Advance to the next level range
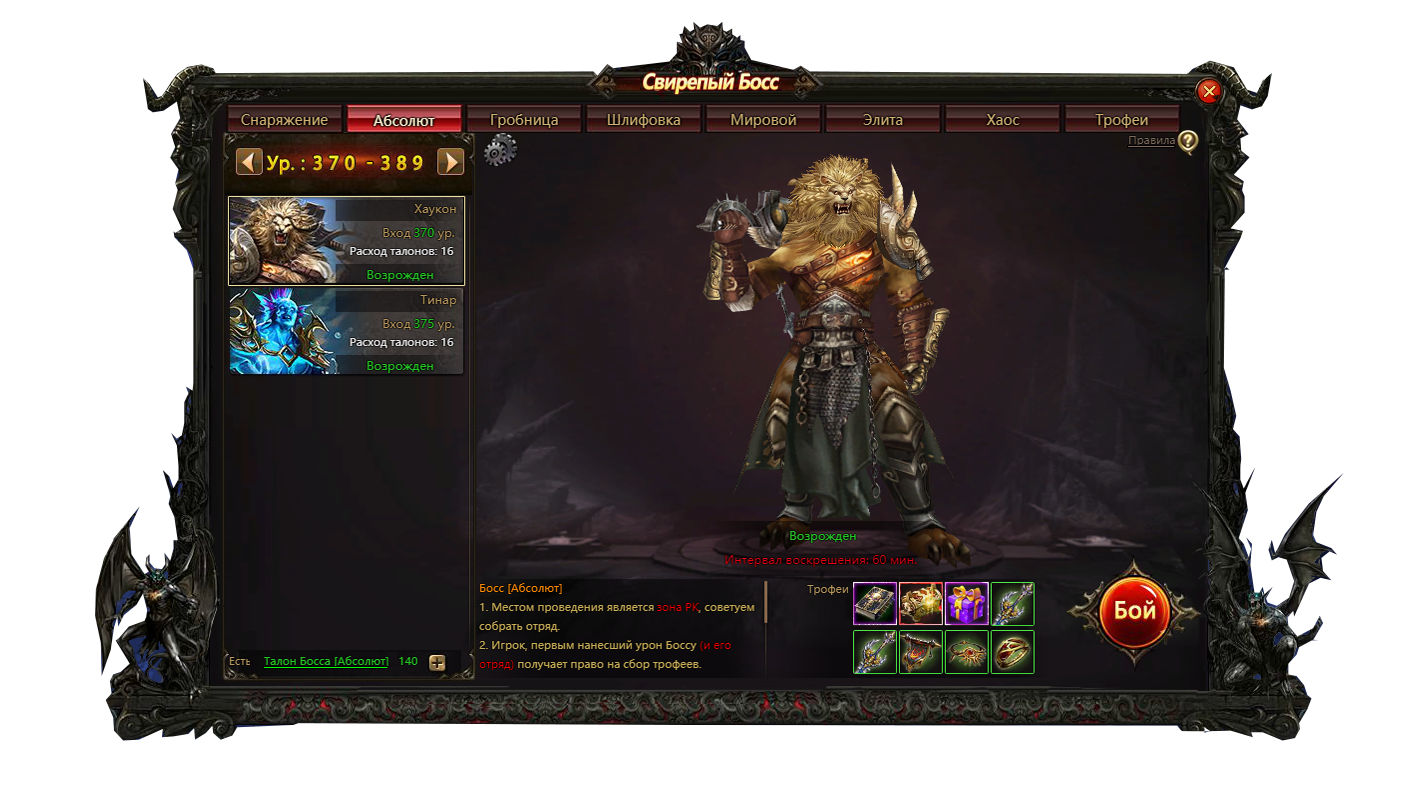 [451, 162]
